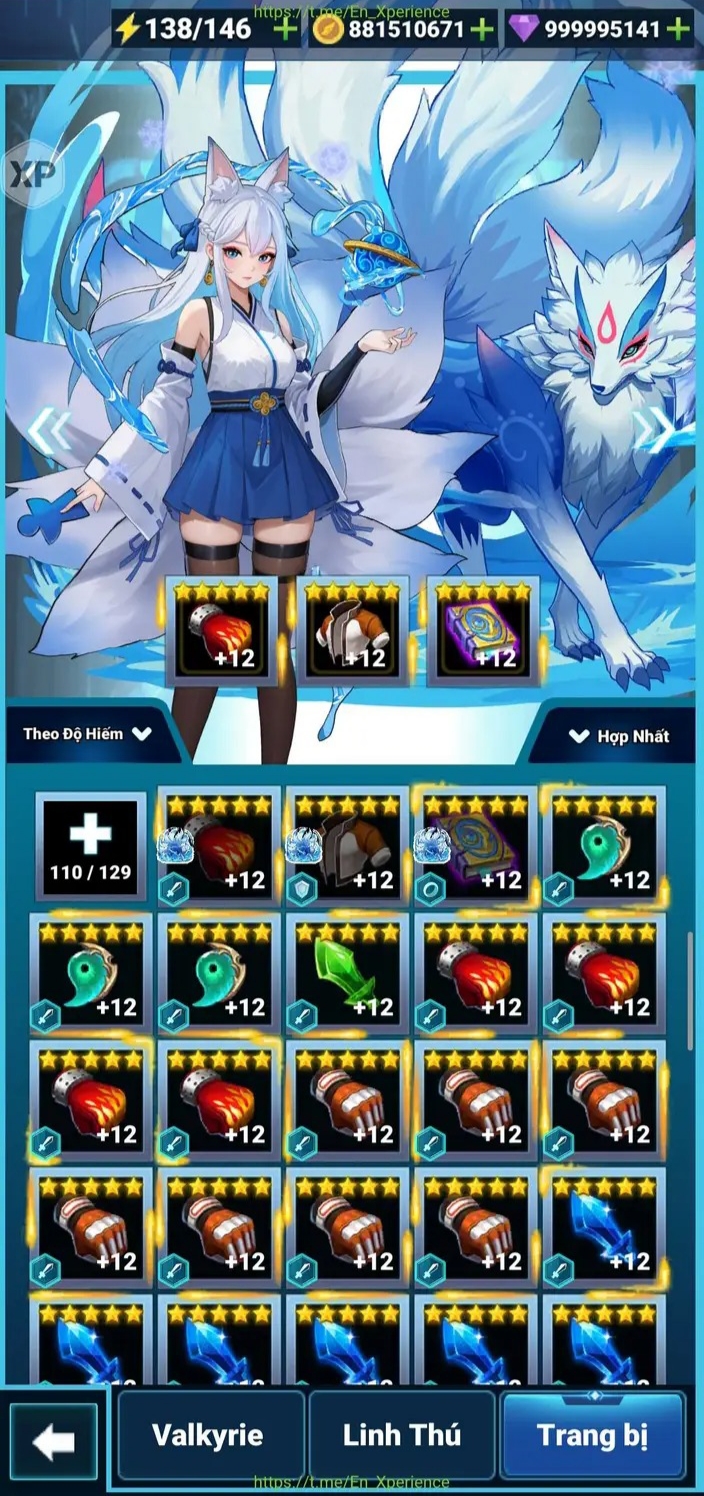This screenshot has height=1496, width=704.
Task: Switch to the Valkyrie tab
Action: pos(207,1435)
